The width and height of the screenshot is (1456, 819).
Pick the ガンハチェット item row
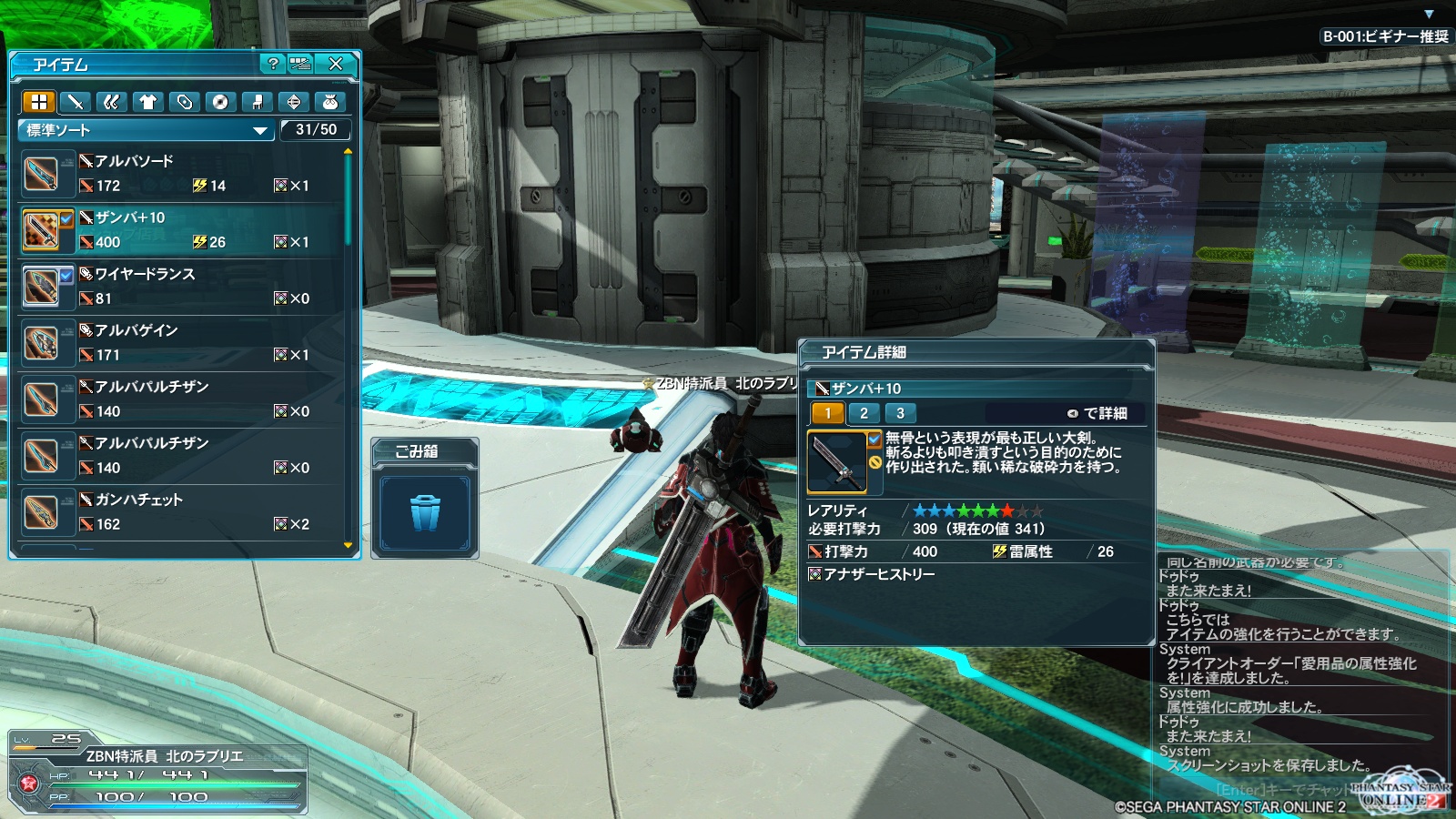[182, 512]
